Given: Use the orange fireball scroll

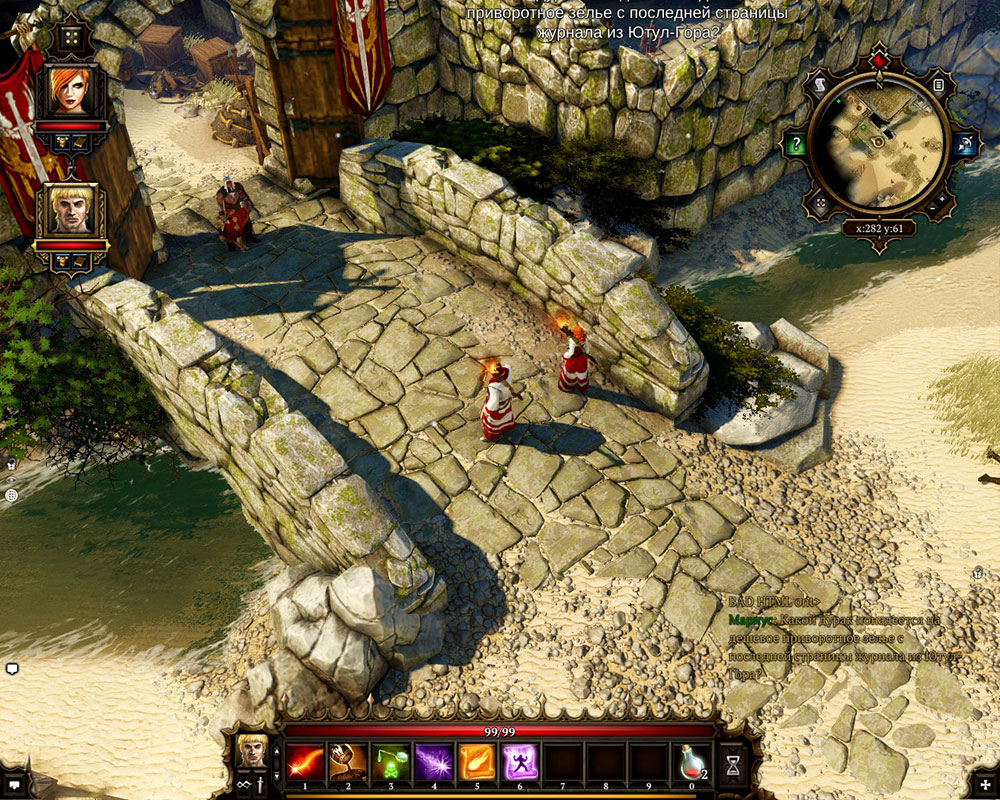Looking at the screenshot, I should 476,763.
